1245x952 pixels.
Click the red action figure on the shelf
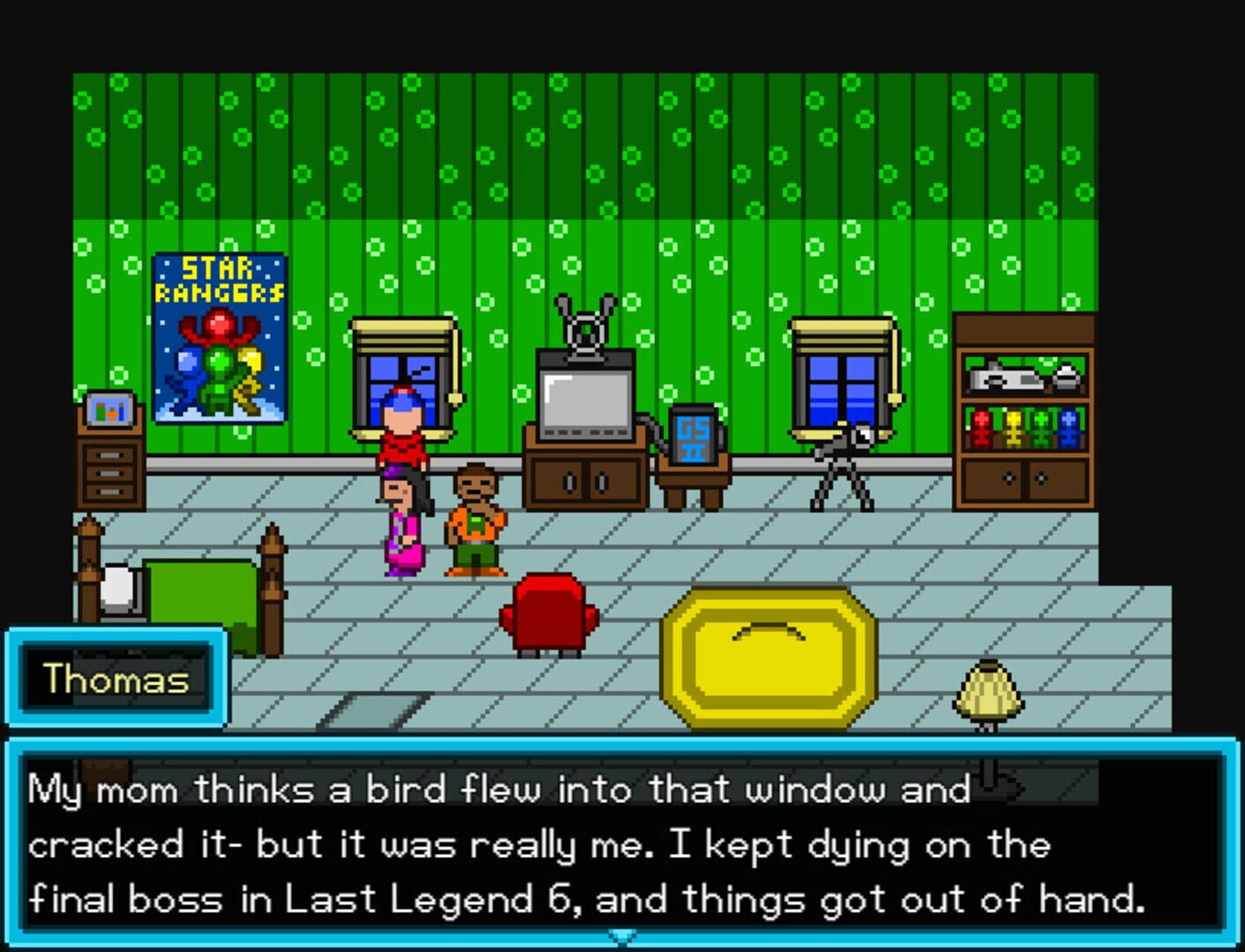coord(981,428)
